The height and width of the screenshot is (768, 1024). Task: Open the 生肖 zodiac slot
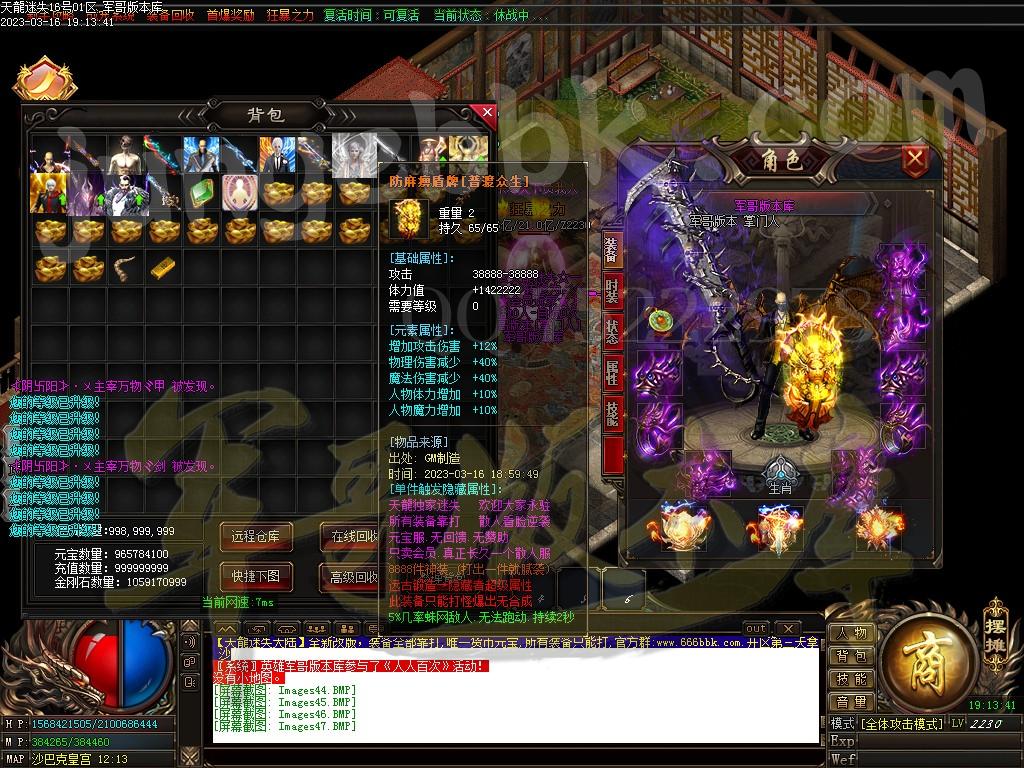(780, 474)
